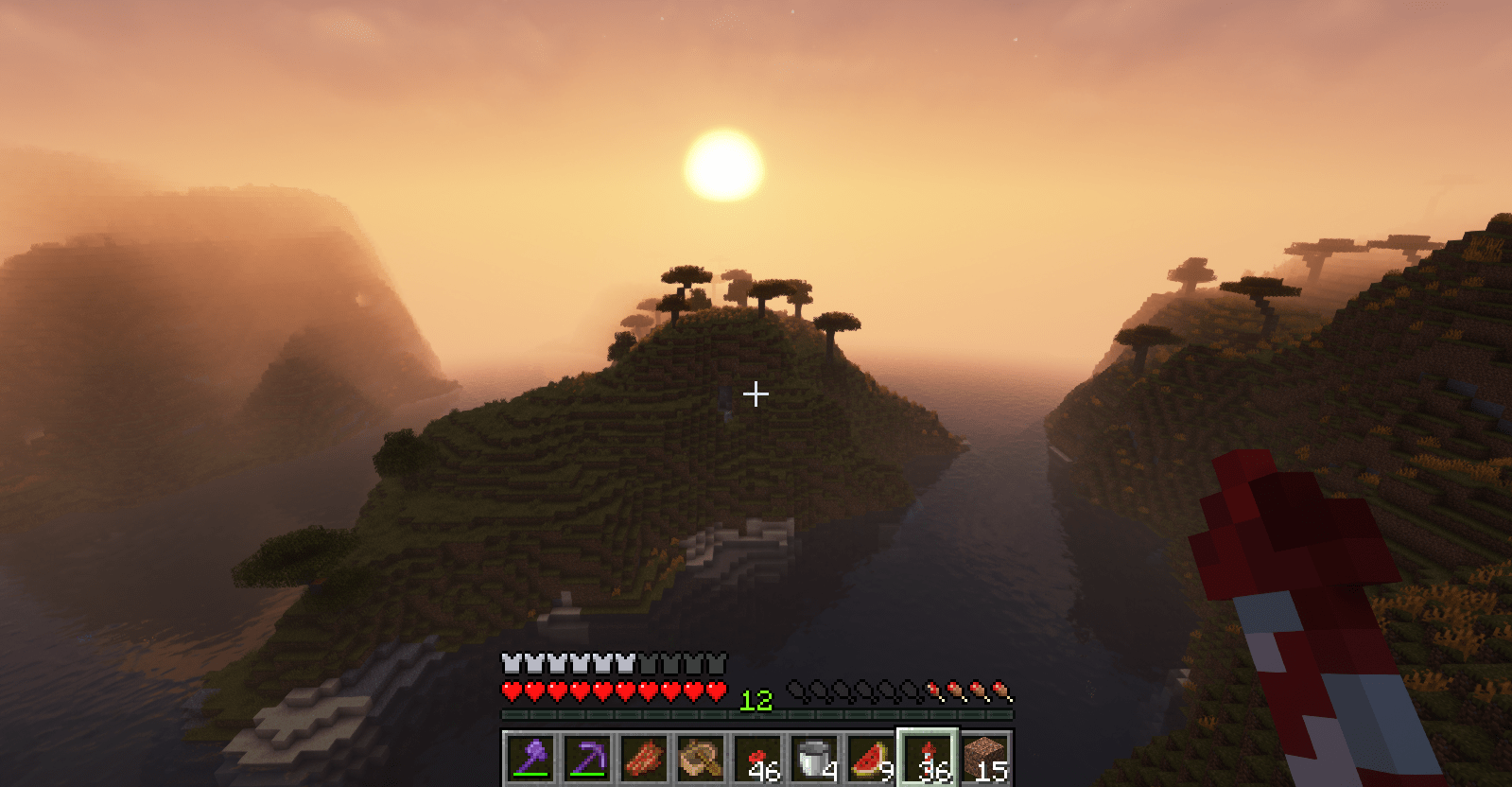This screenshot has height=787, width=1512.
Task: Select the bucket hotbar slot
Action: (x=814, y=758)
